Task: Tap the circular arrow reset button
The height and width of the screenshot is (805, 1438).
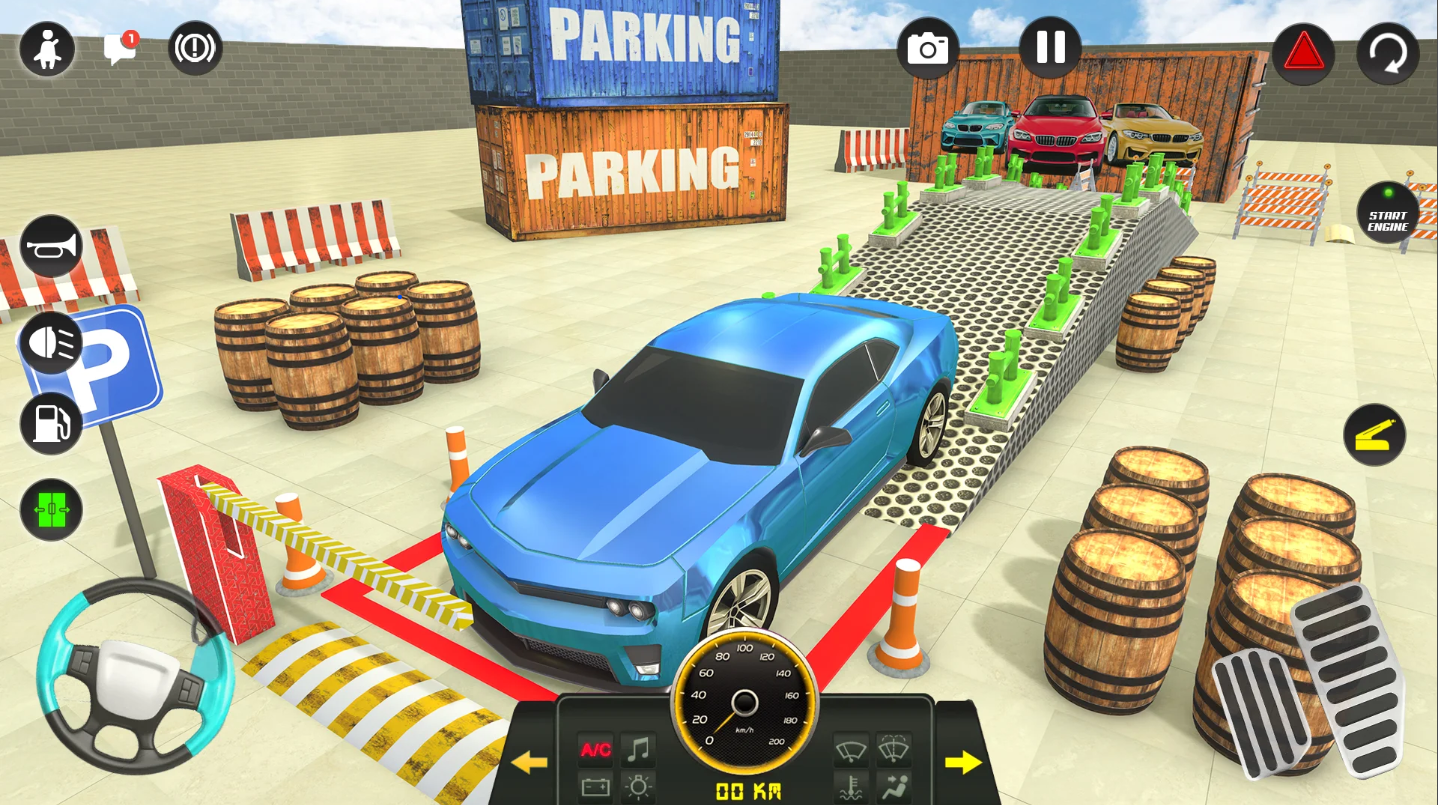Action: click(1387, 53)
